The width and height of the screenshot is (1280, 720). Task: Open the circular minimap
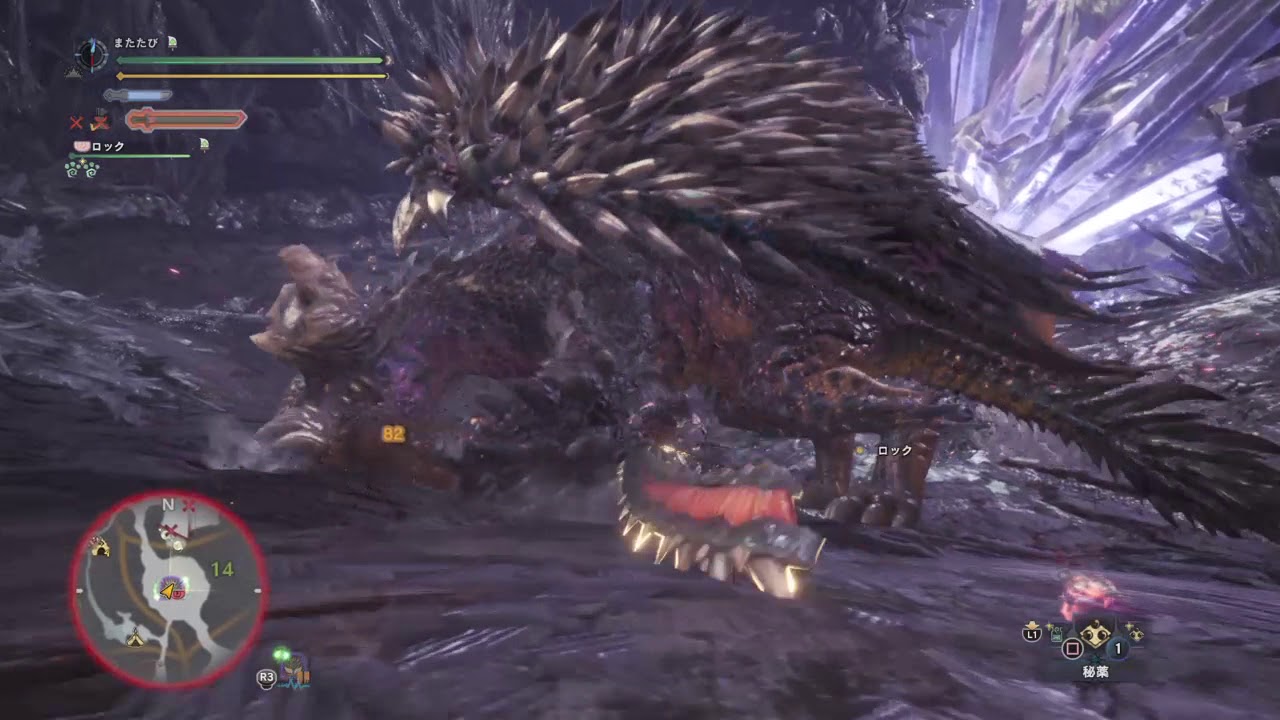tap(168, 590)
